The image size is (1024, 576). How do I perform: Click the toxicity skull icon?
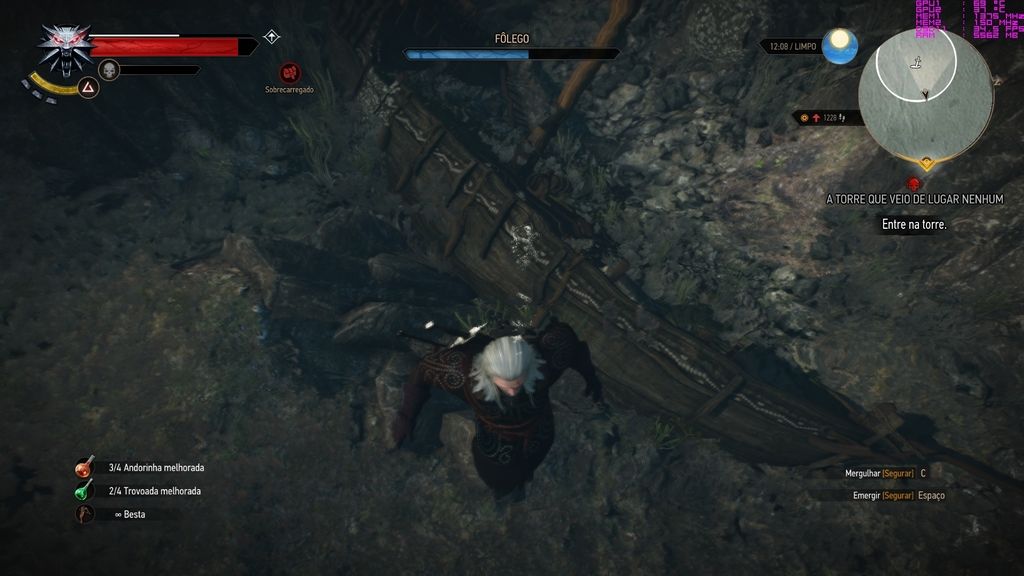[109, 69]
